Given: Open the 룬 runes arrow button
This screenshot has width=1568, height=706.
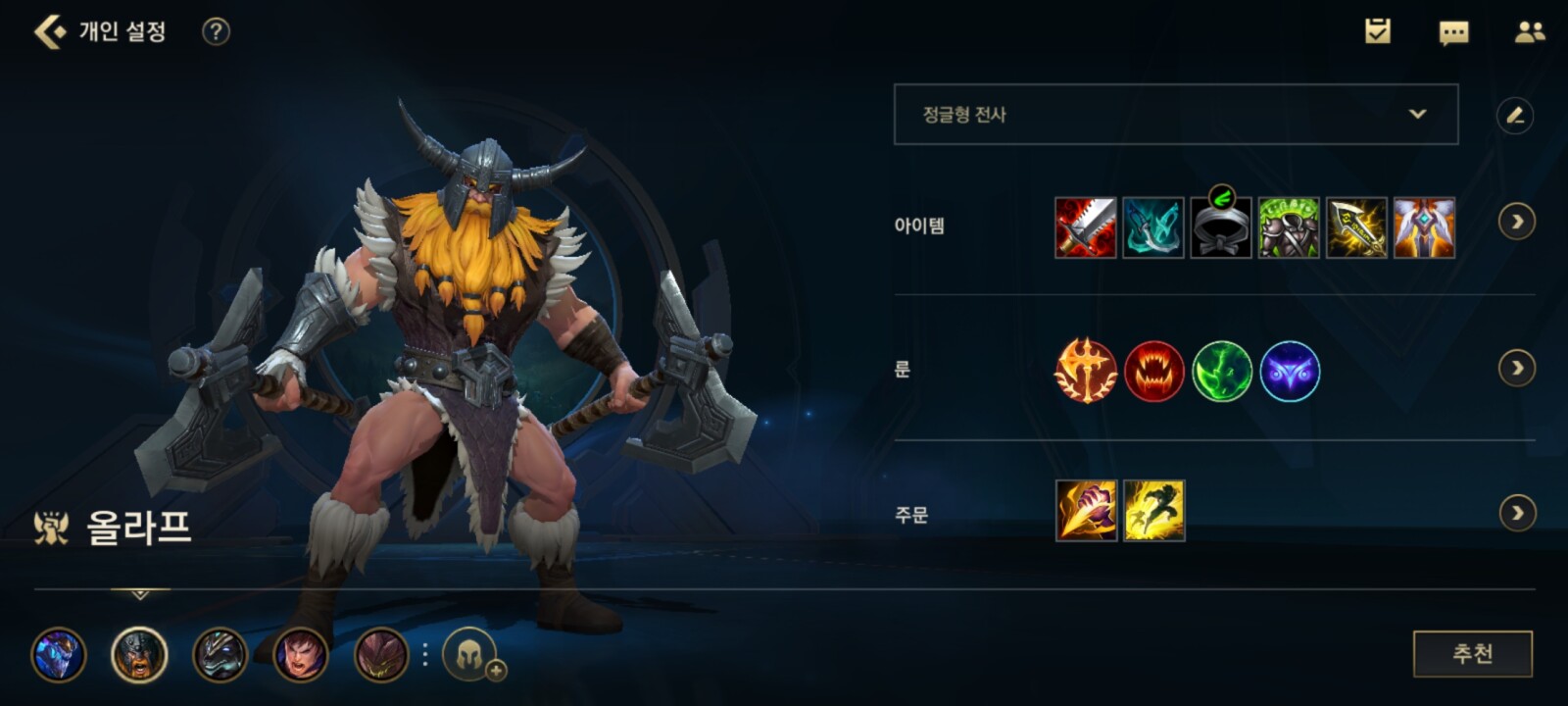Looking at the screenshot, I should tap(1517, 369).
